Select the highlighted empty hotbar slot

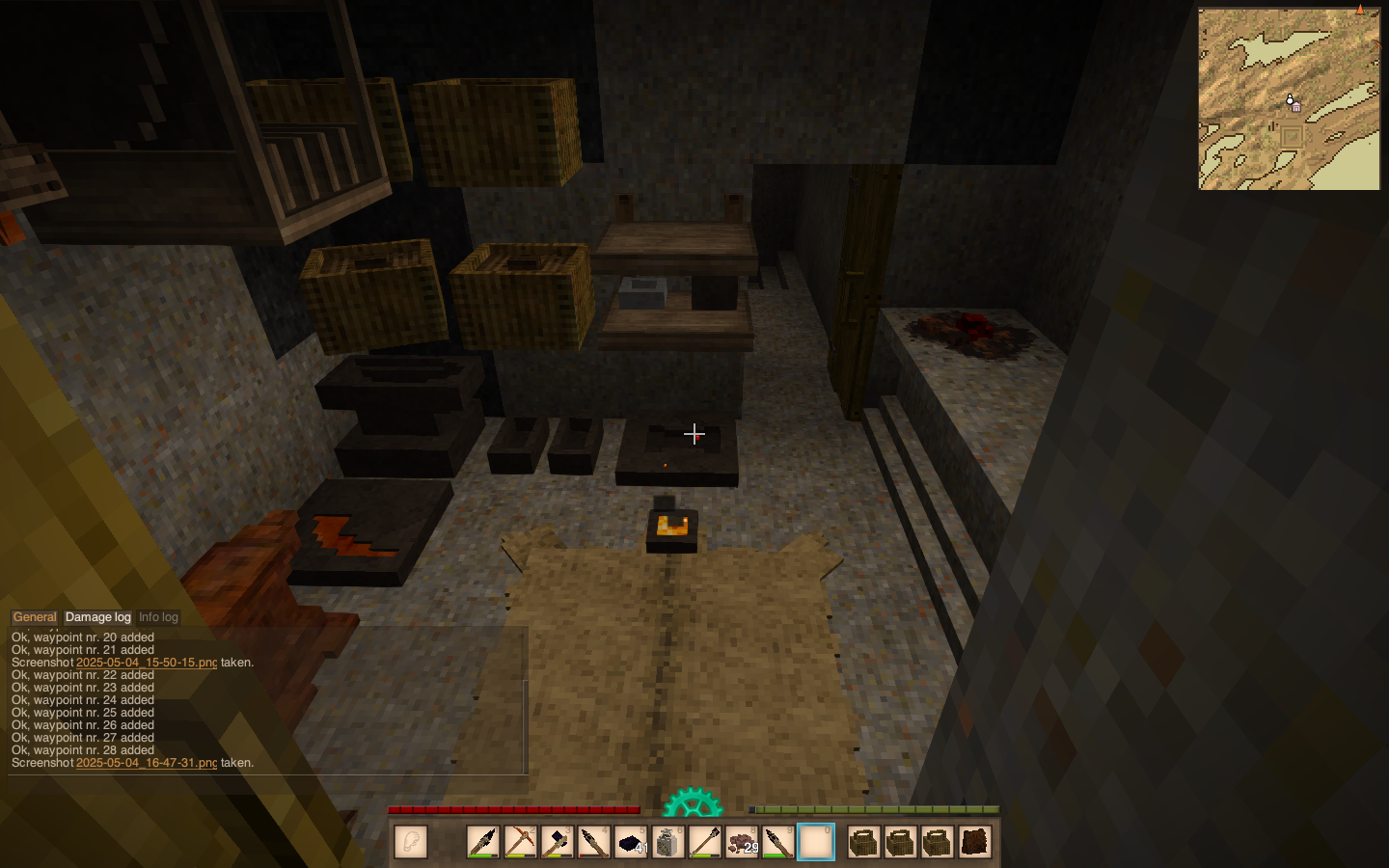(815, 842)
